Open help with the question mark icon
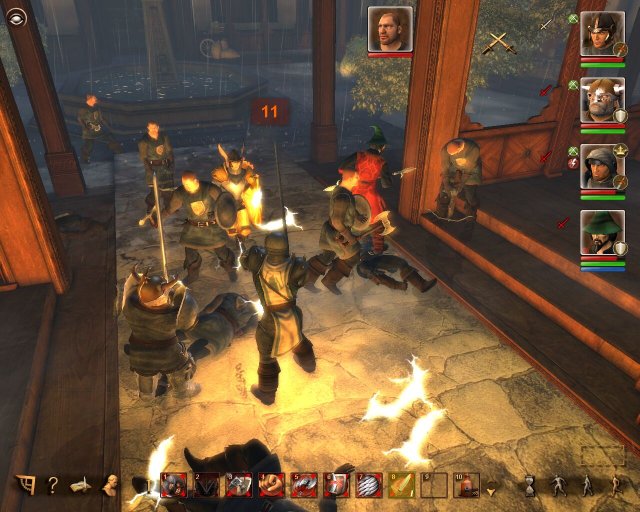Image resolution: width=640 pixels, height=512 pixels. click(52, 485)
